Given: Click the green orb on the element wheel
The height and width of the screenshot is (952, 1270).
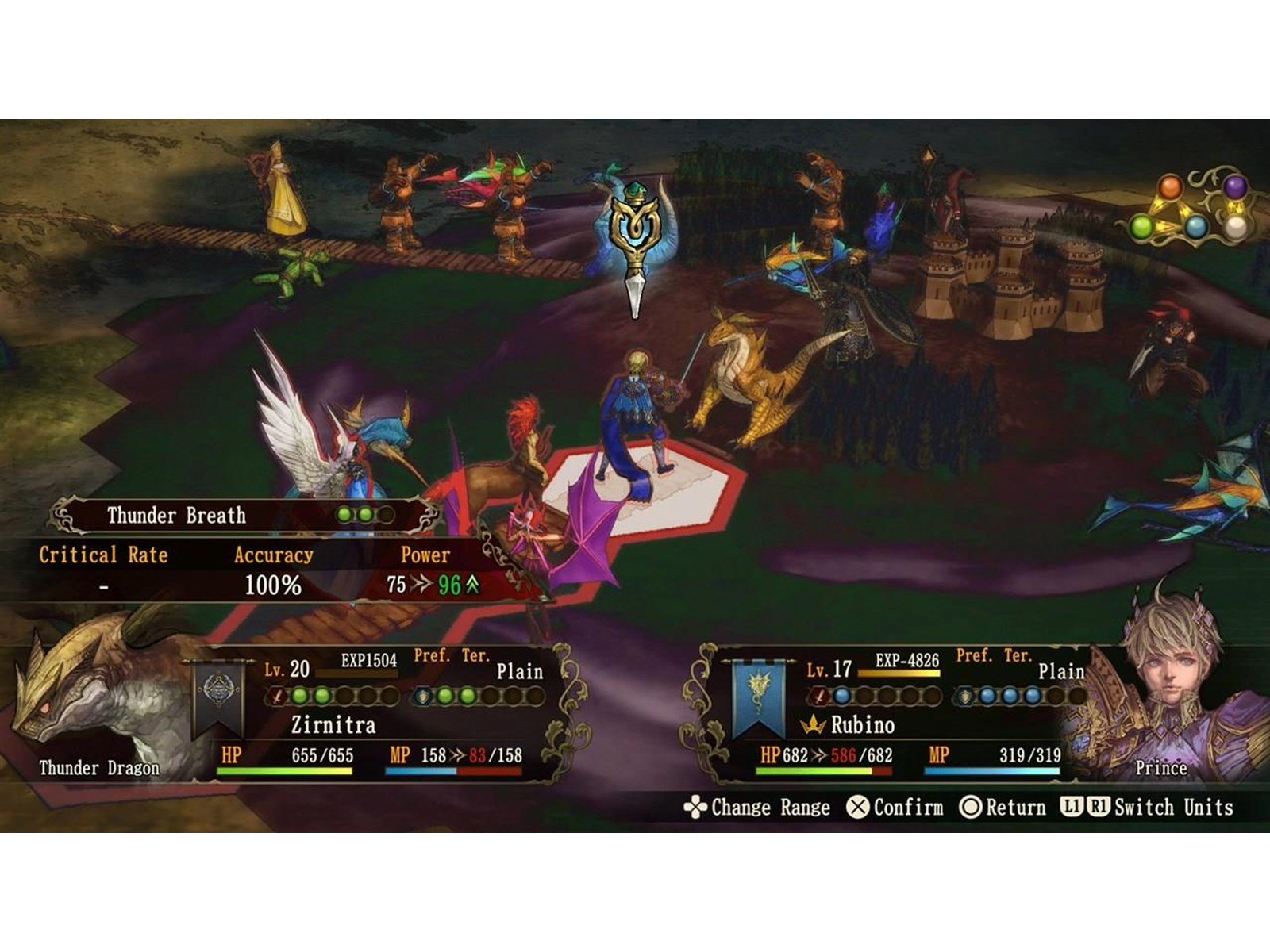Looking at the screenshot, I should [x=1141, y=228].
